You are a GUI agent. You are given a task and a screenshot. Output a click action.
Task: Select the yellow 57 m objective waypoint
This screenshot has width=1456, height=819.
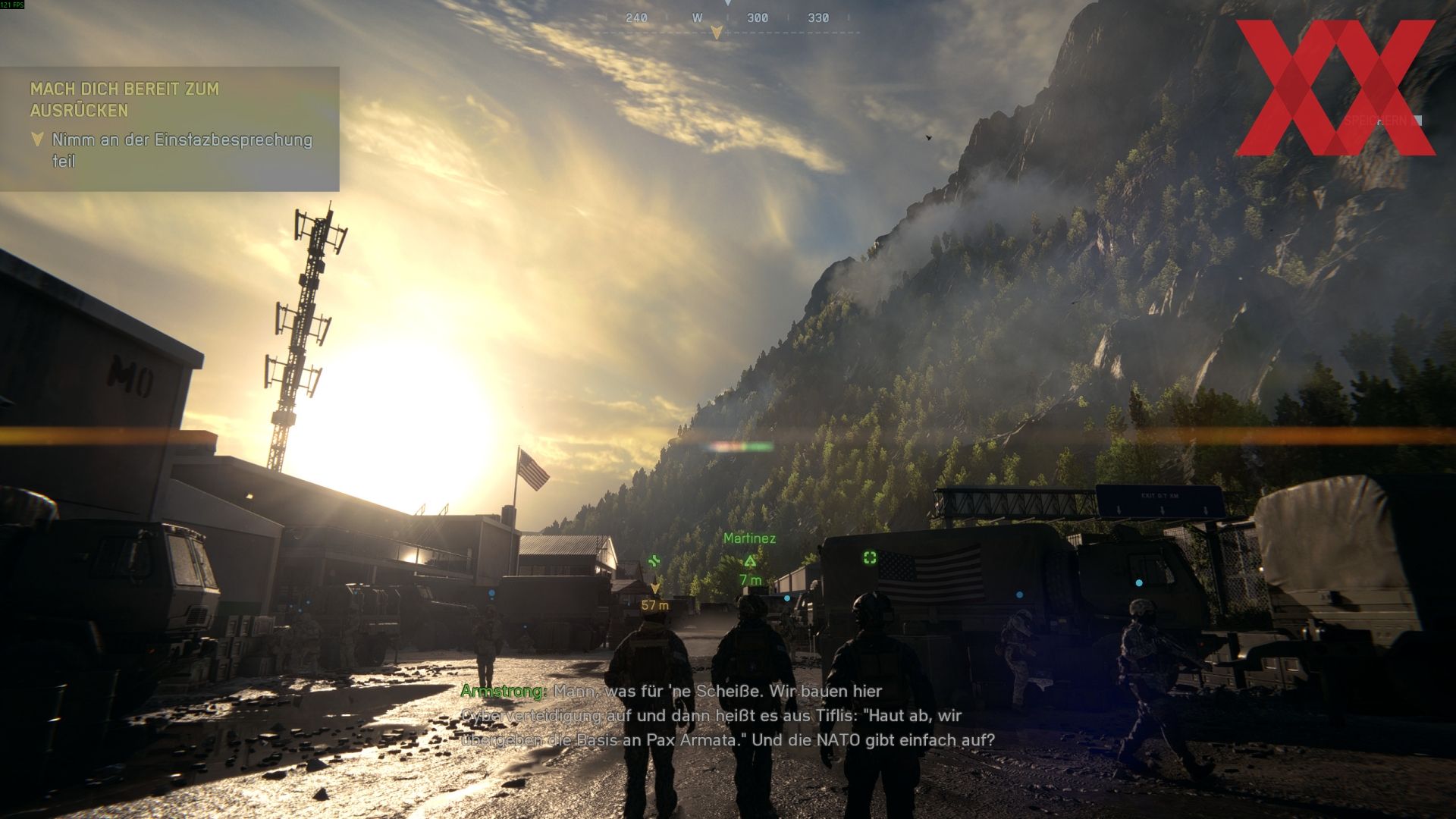(655, 589)
